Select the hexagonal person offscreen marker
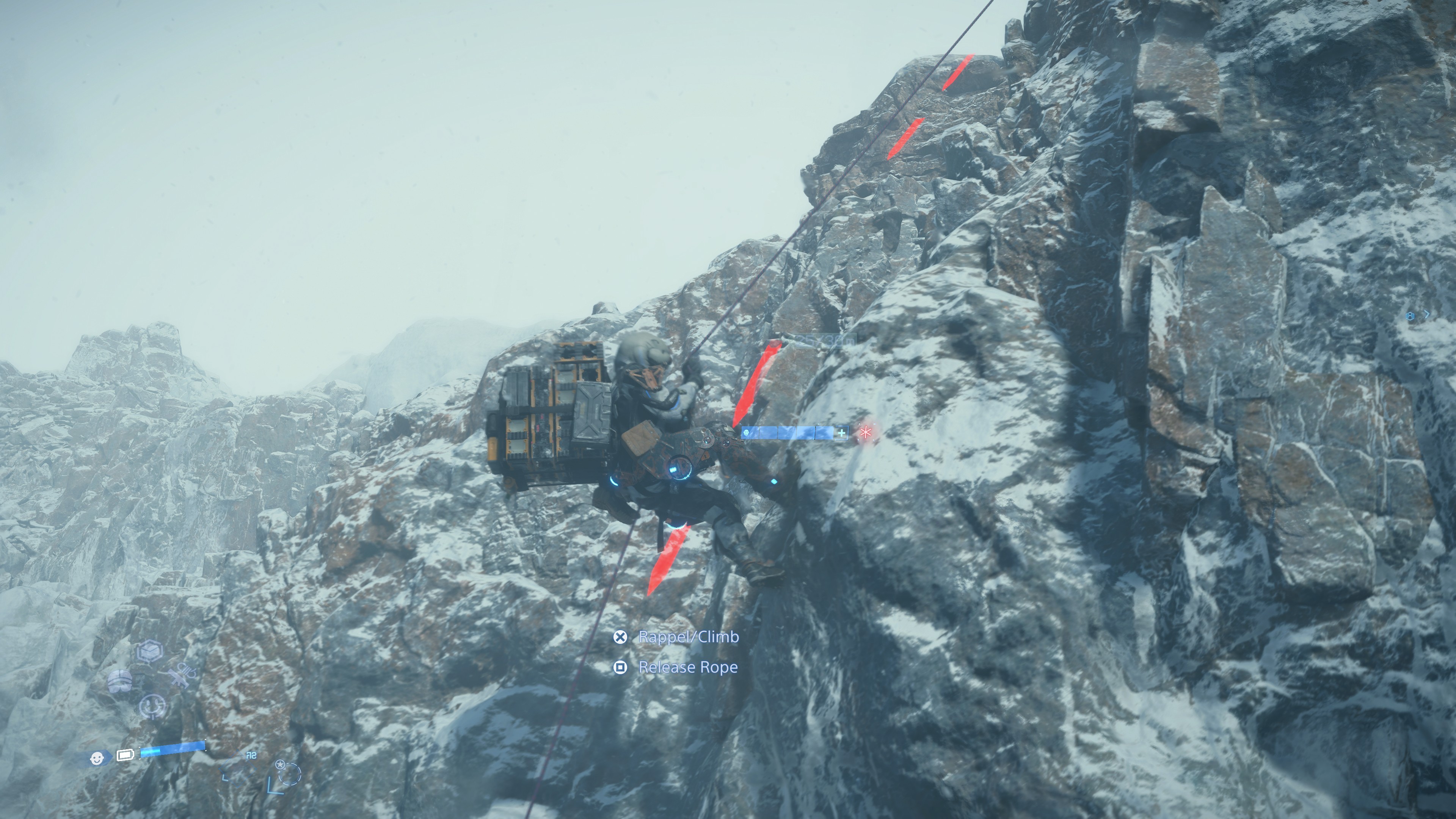 click(1411, 316)
